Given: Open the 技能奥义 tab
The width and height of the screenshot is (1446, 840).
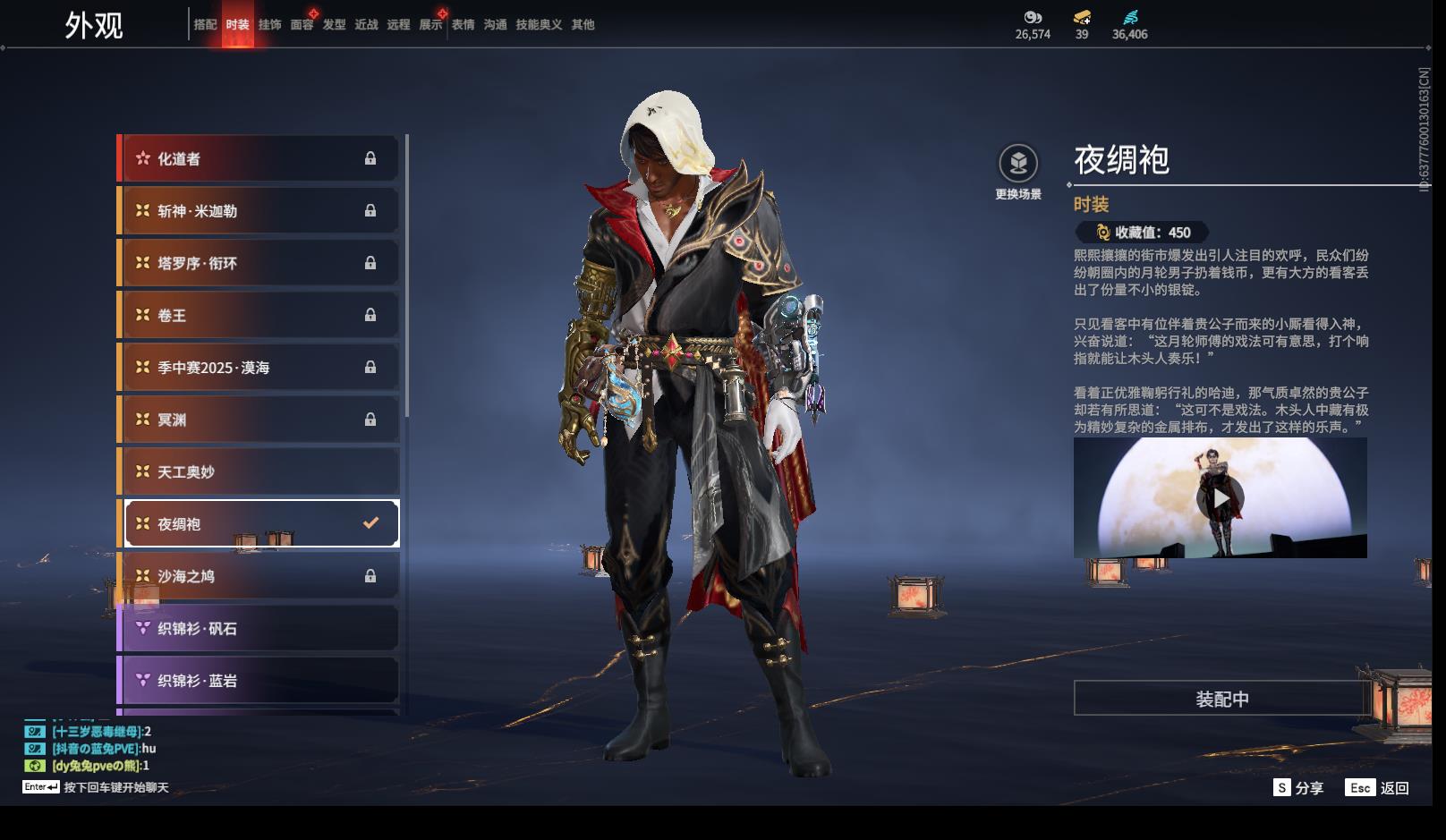Looking at the screenshot, I should coord(539,25).
